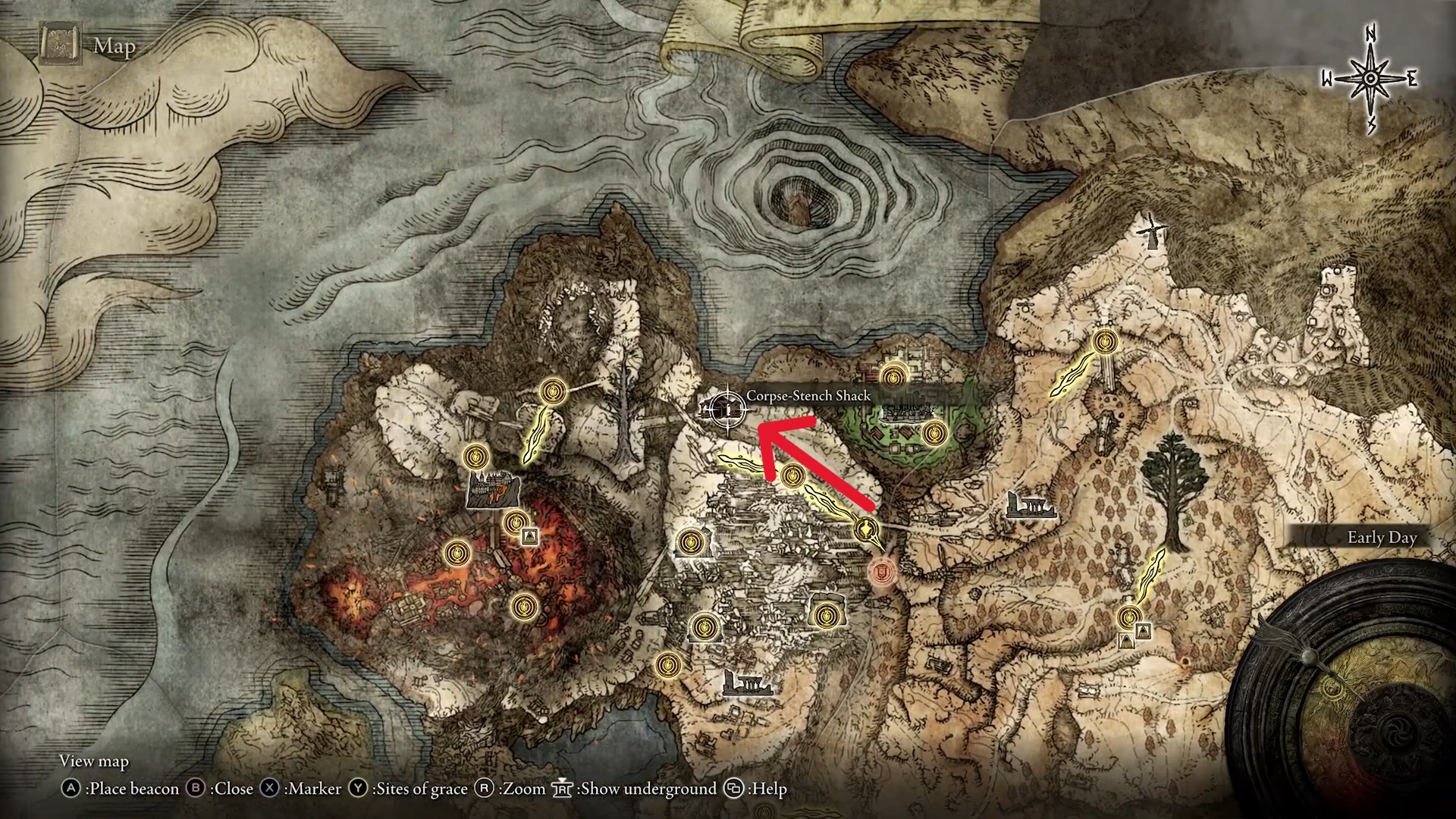Viewport: 1456px width, 819px height.
Task: Select the lowest grace in the lava region
Action: [x=525, y=607]
